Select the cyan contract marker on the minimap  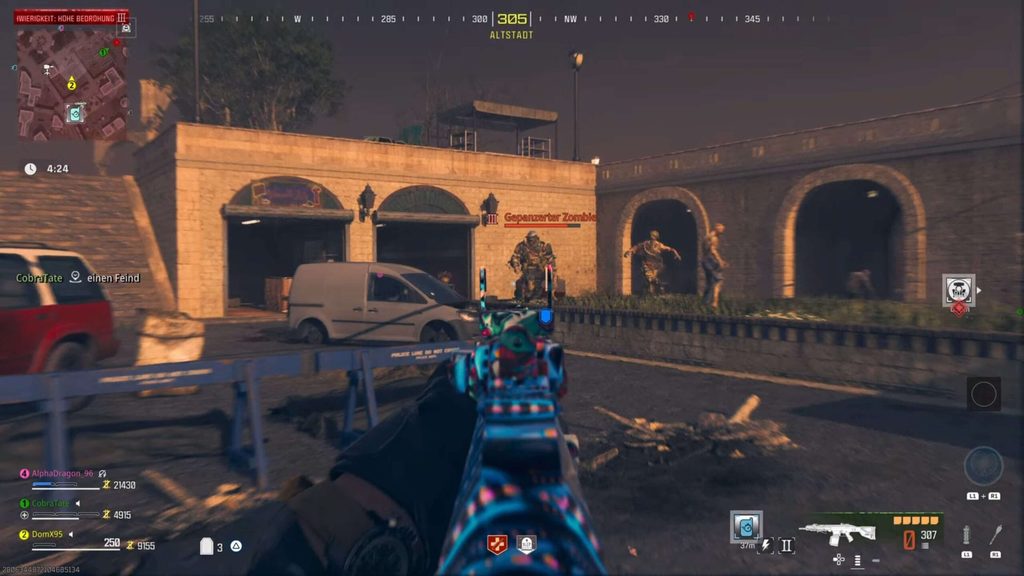click(74, 113)
